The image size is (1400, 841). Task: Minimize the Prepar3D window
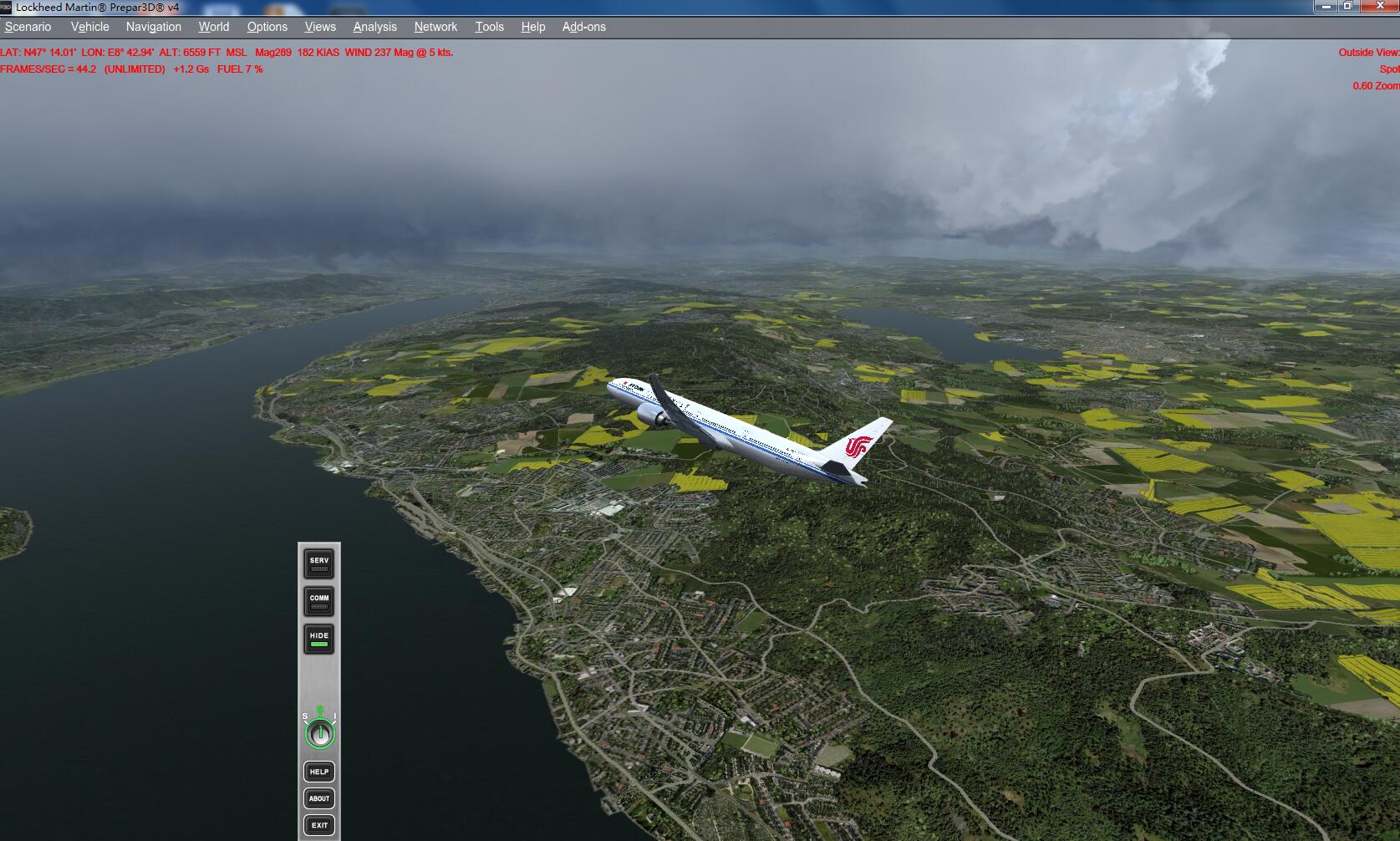pos(1325,6)
